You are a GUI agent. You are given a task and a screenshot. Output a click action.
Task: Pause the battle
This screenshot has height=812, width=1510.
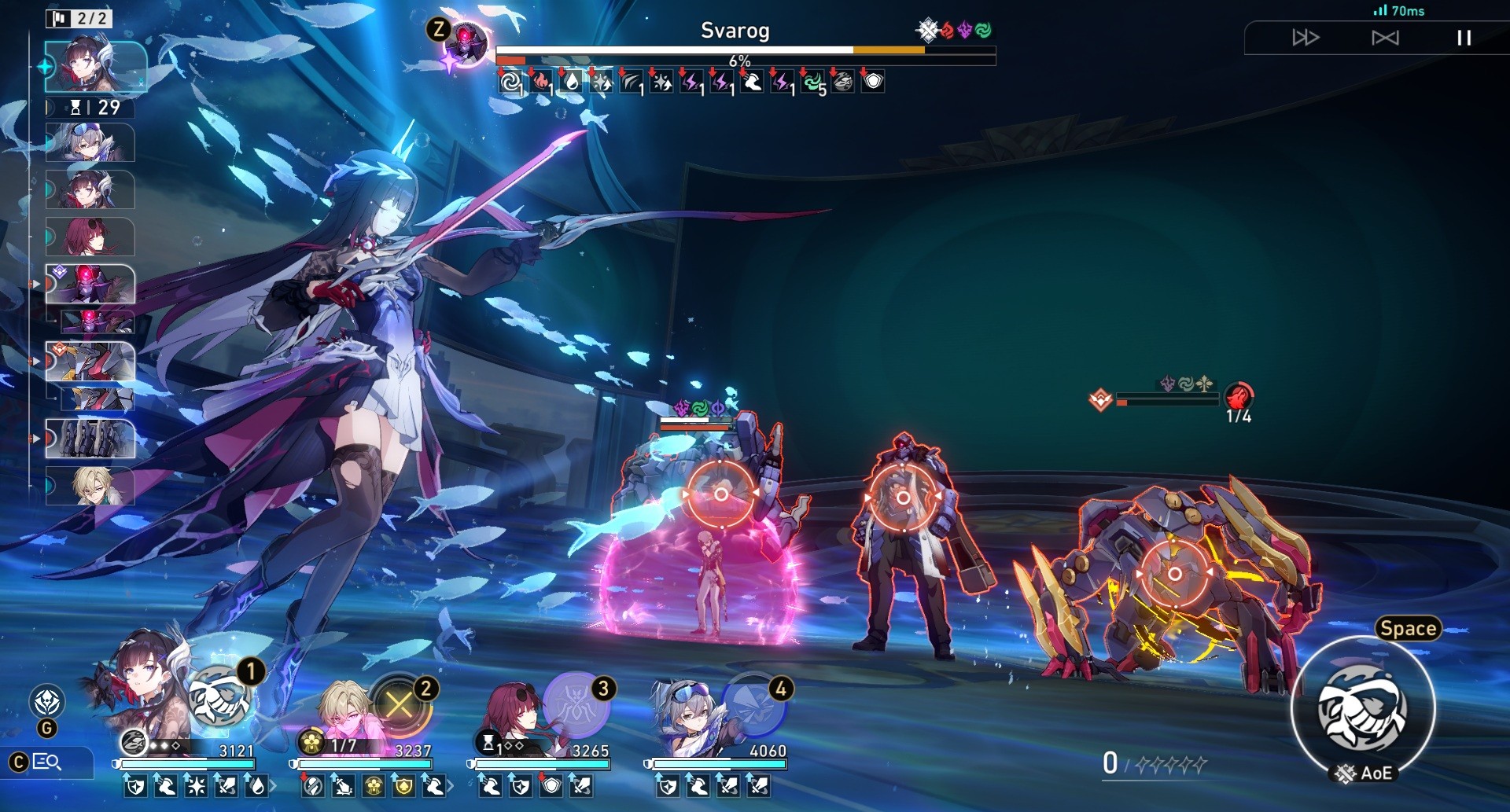coord(1464,38)
